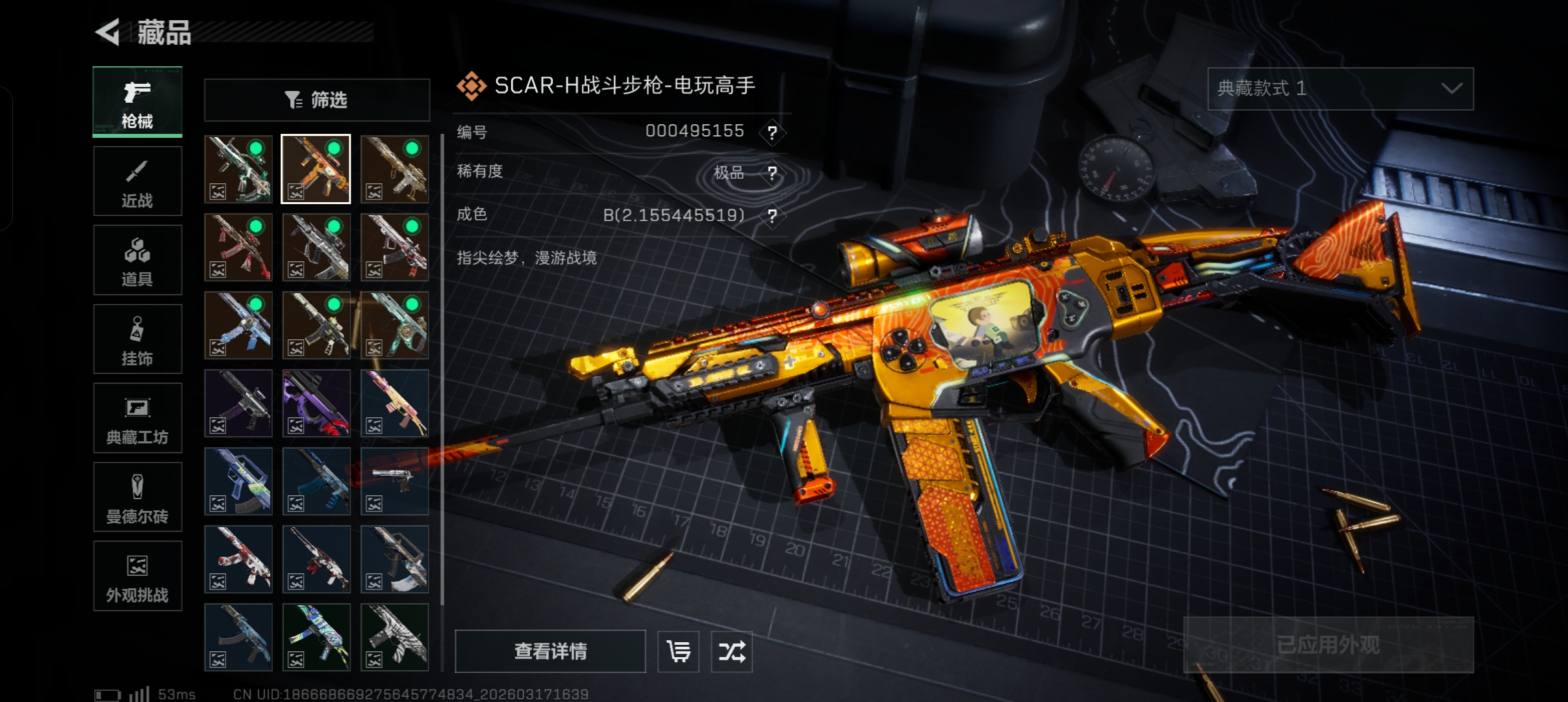This screenshot has height=702, width=1568.
Task: Click the question mark beside 成色
Action: (772, 216)
